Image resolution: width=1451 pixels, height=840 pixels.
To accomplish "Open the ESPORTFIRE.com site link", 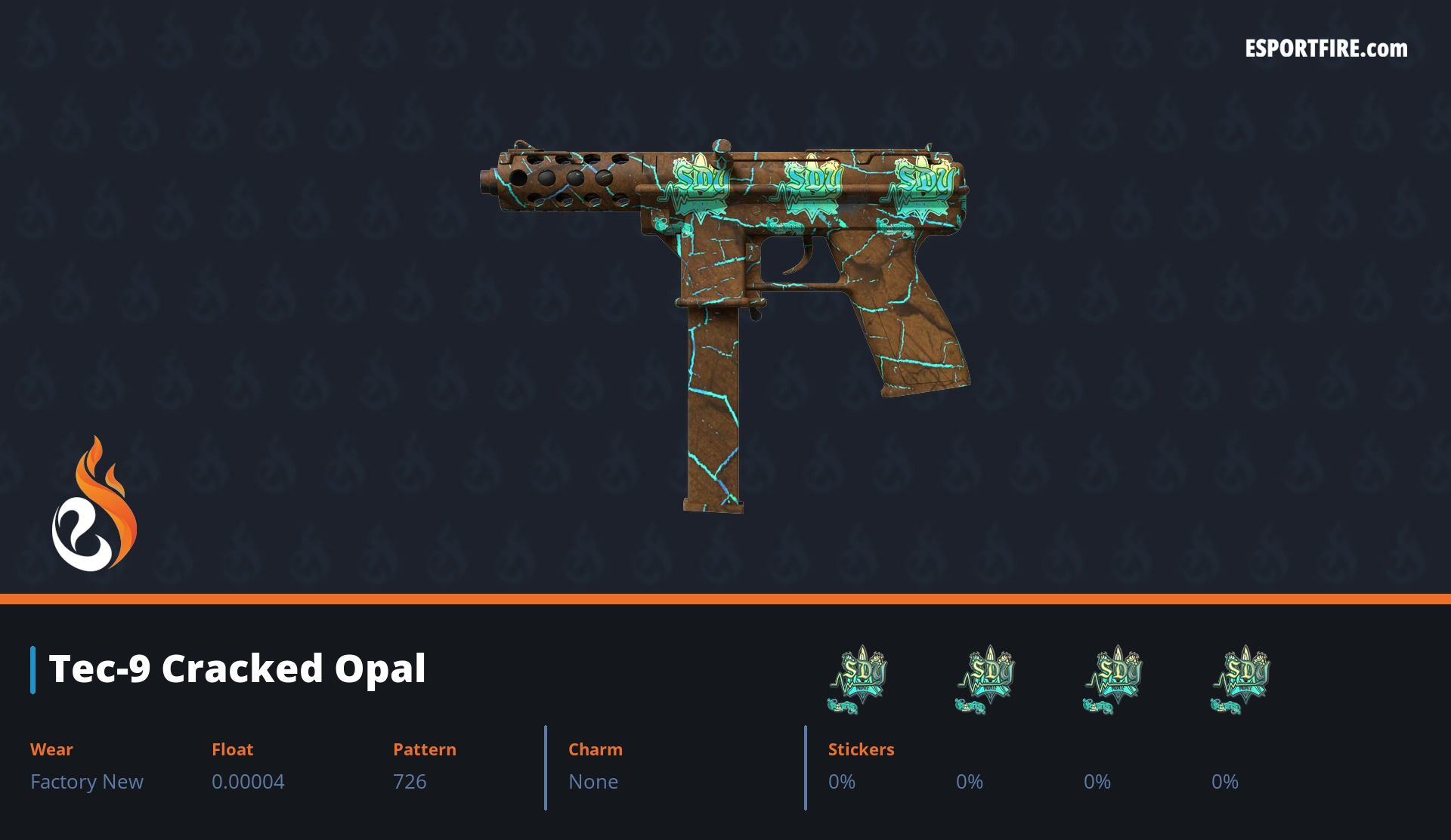I will (x=1326, y=49).
